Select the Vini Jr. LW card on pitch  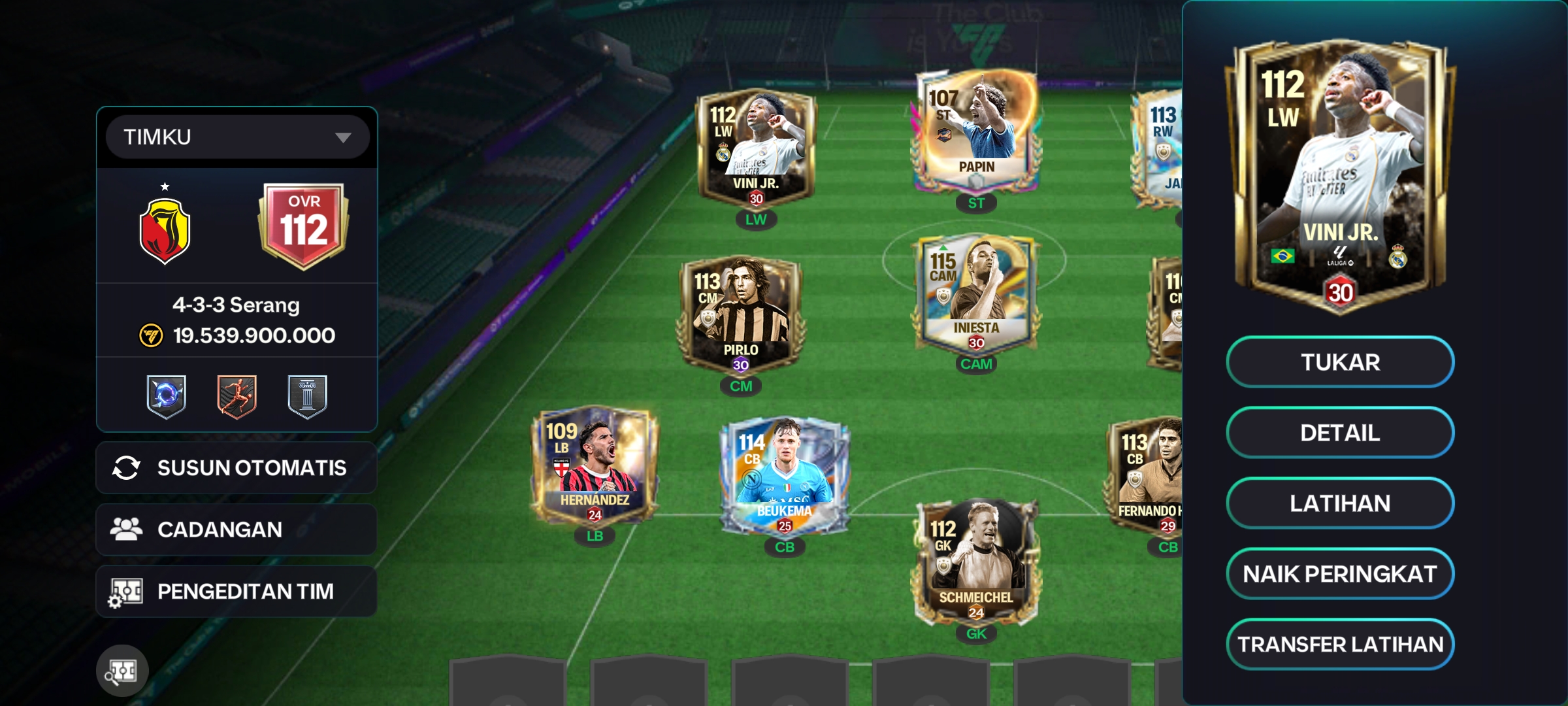tap(756, 149)
